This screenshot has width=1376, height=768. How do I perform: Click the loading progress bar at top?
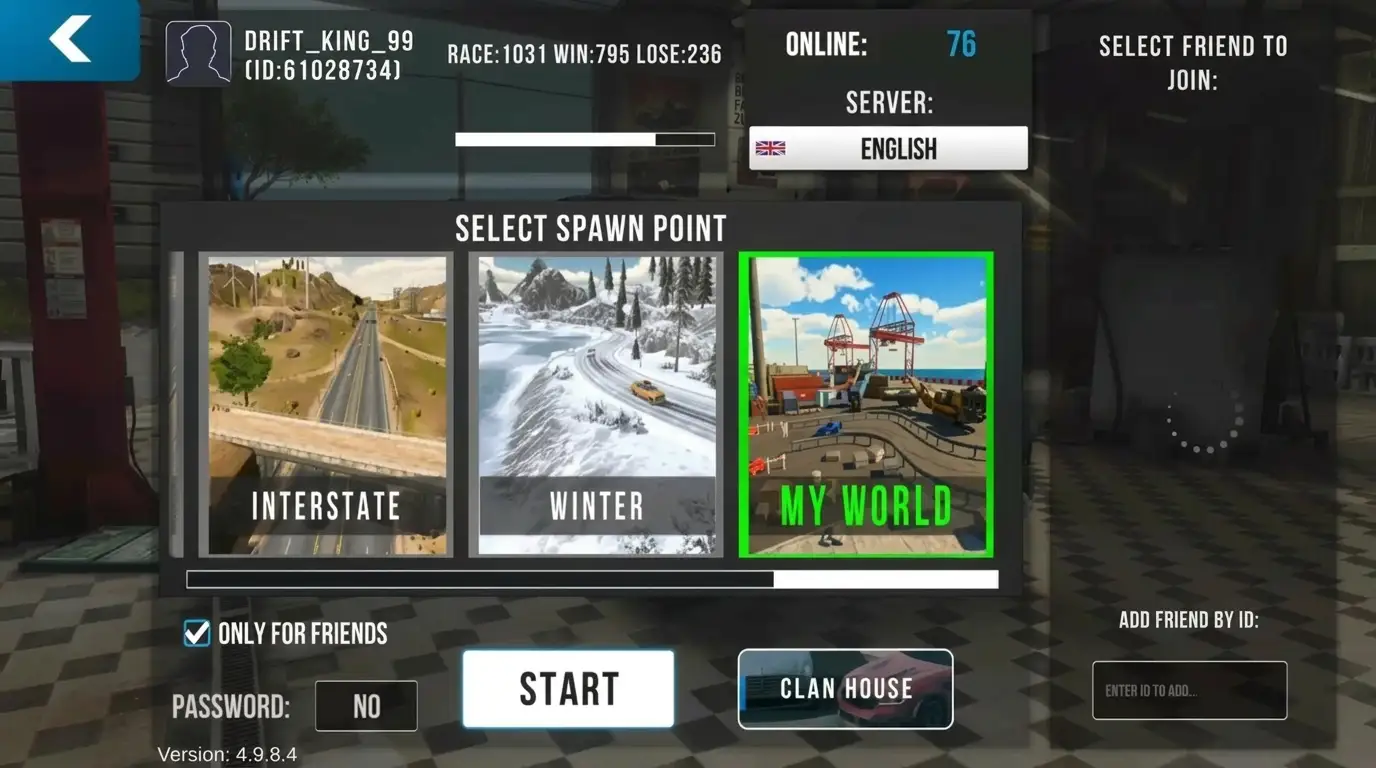(x=585, y=139)
